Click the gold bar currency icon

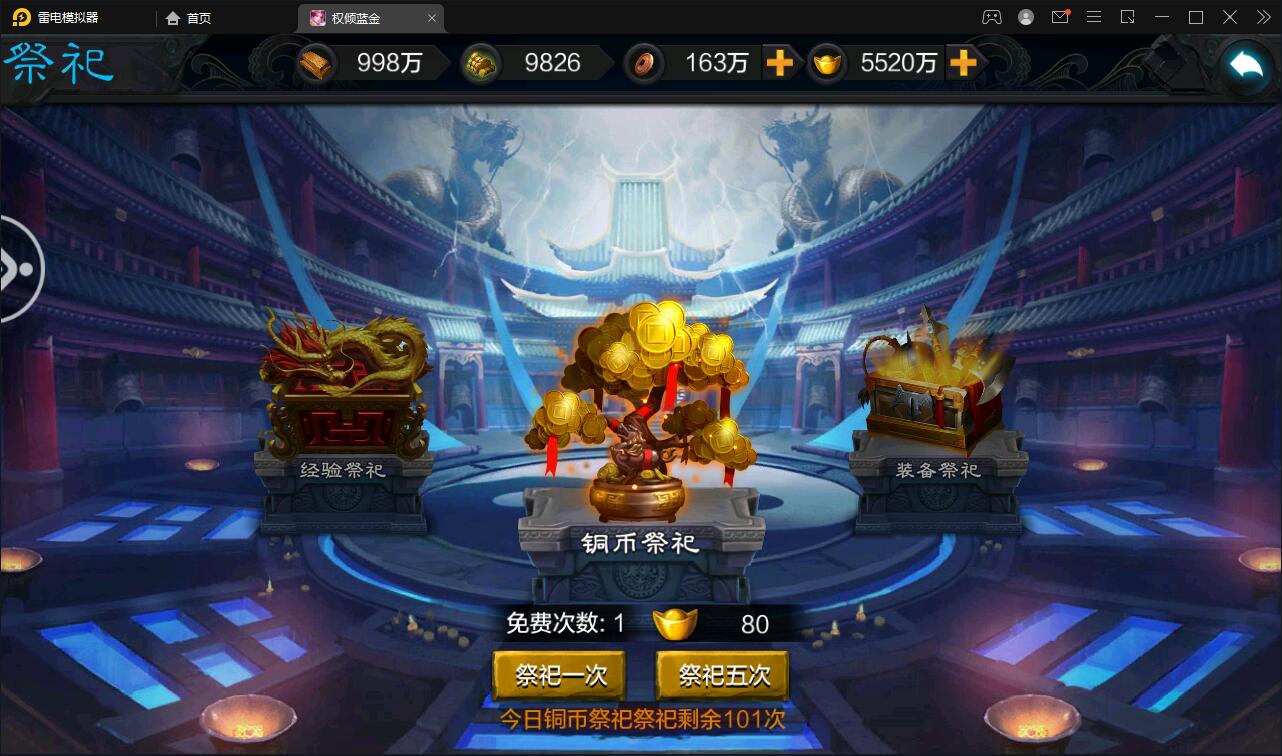(317, 62)
